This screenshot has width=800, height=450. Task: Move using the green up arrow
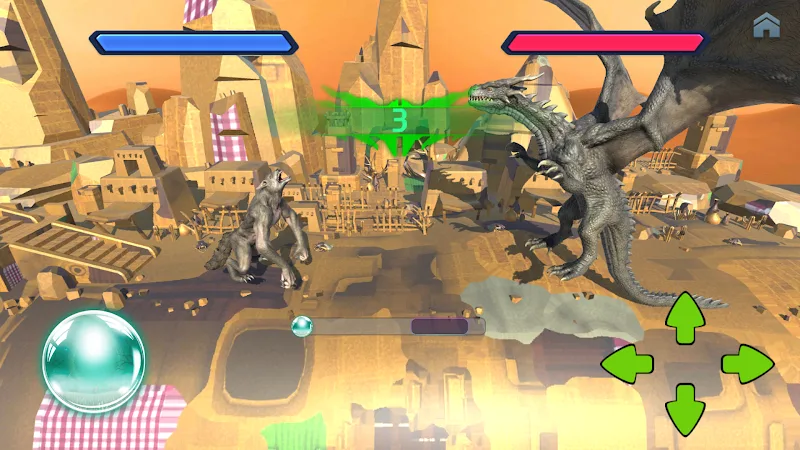pos(685,318)
